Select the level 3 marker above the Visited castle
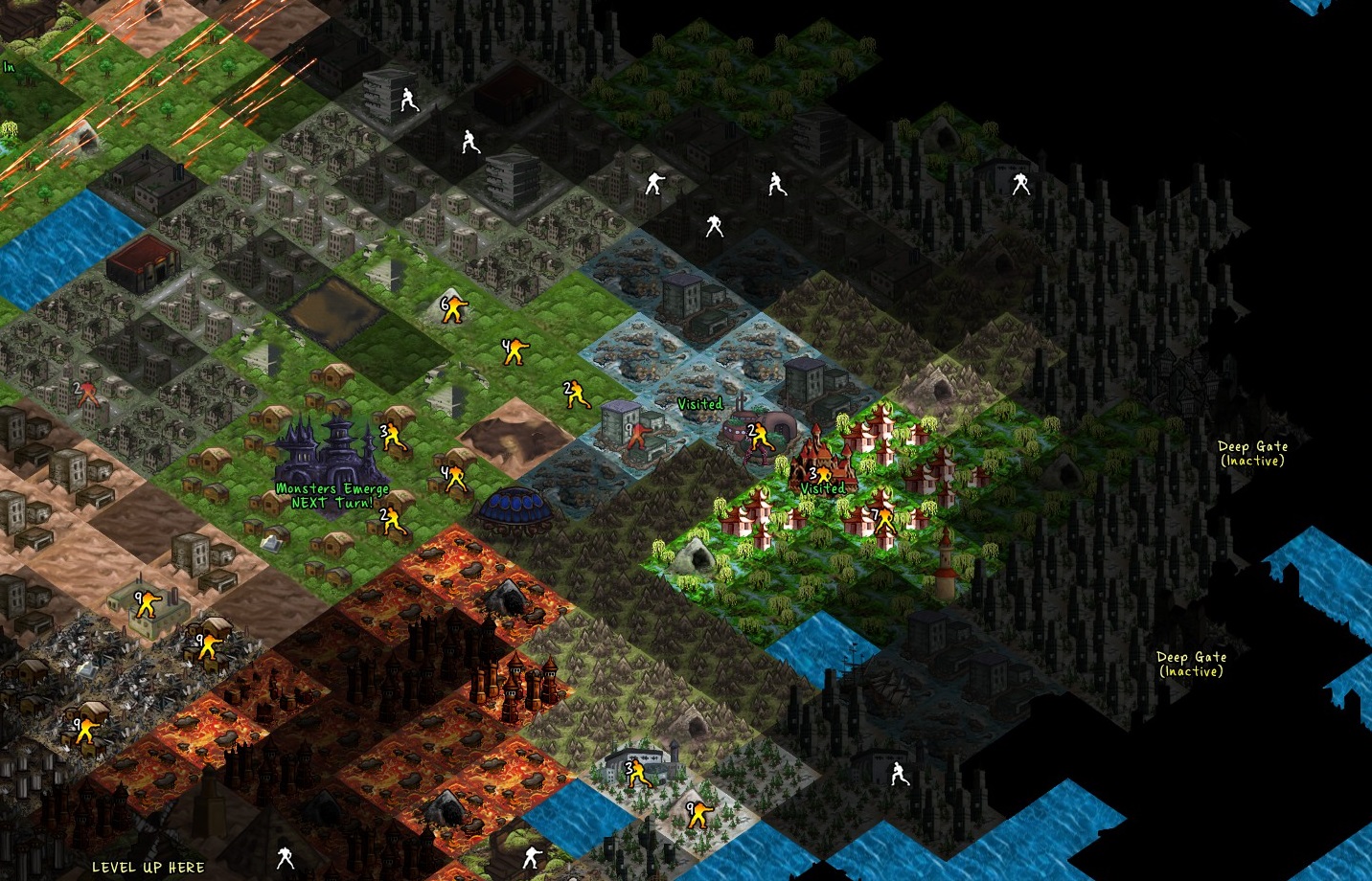The width and height of the screenshot is (1372, 881). coord(820,476)
